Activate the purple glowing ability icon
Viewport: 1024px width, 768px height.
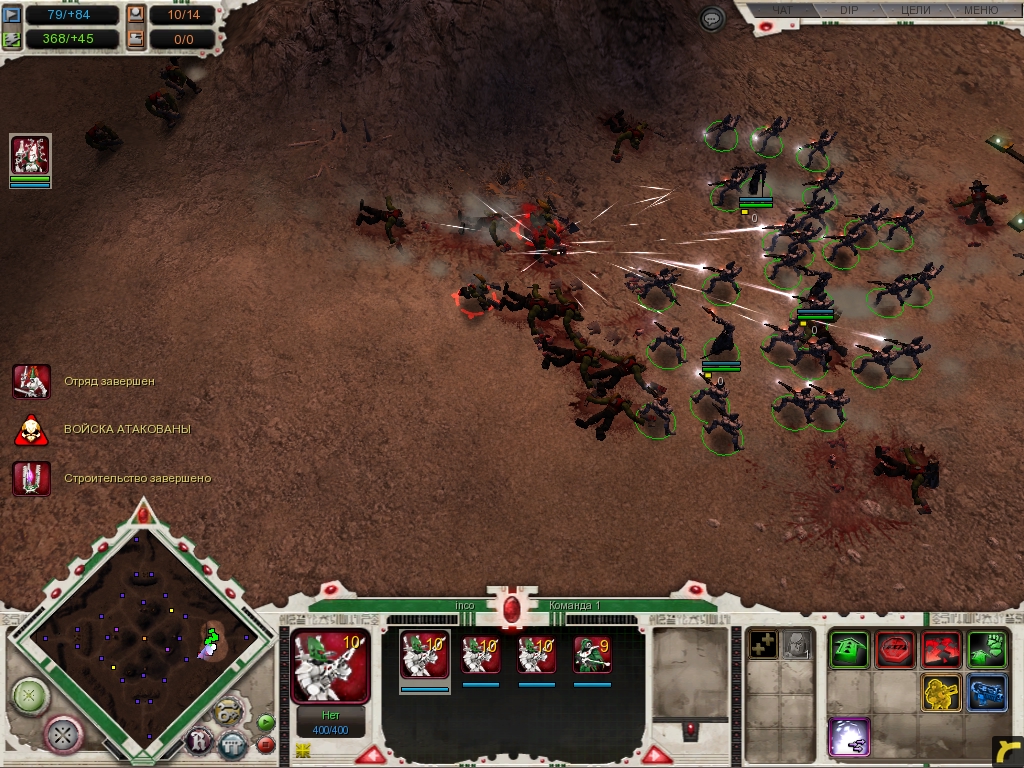pos(849,737)
